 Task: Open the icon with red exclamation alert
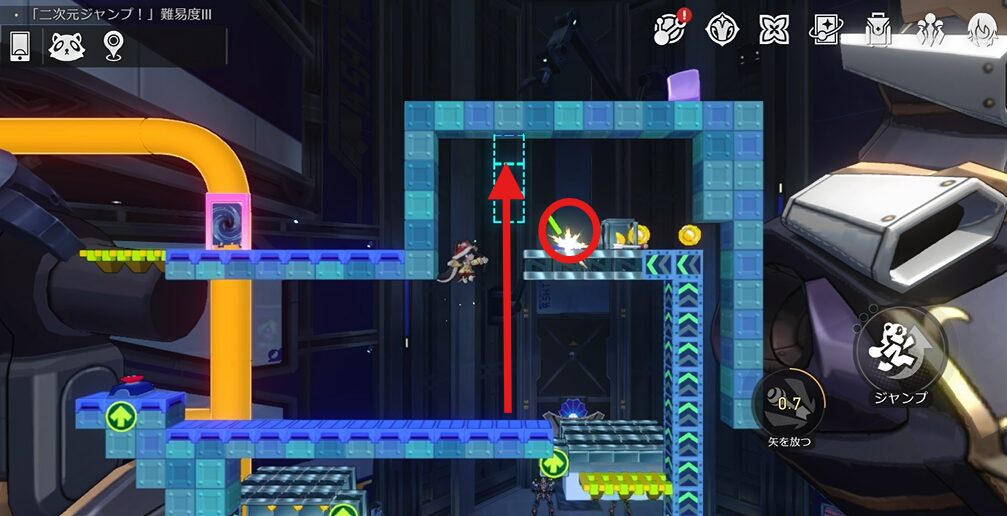(x=669, y=29)
